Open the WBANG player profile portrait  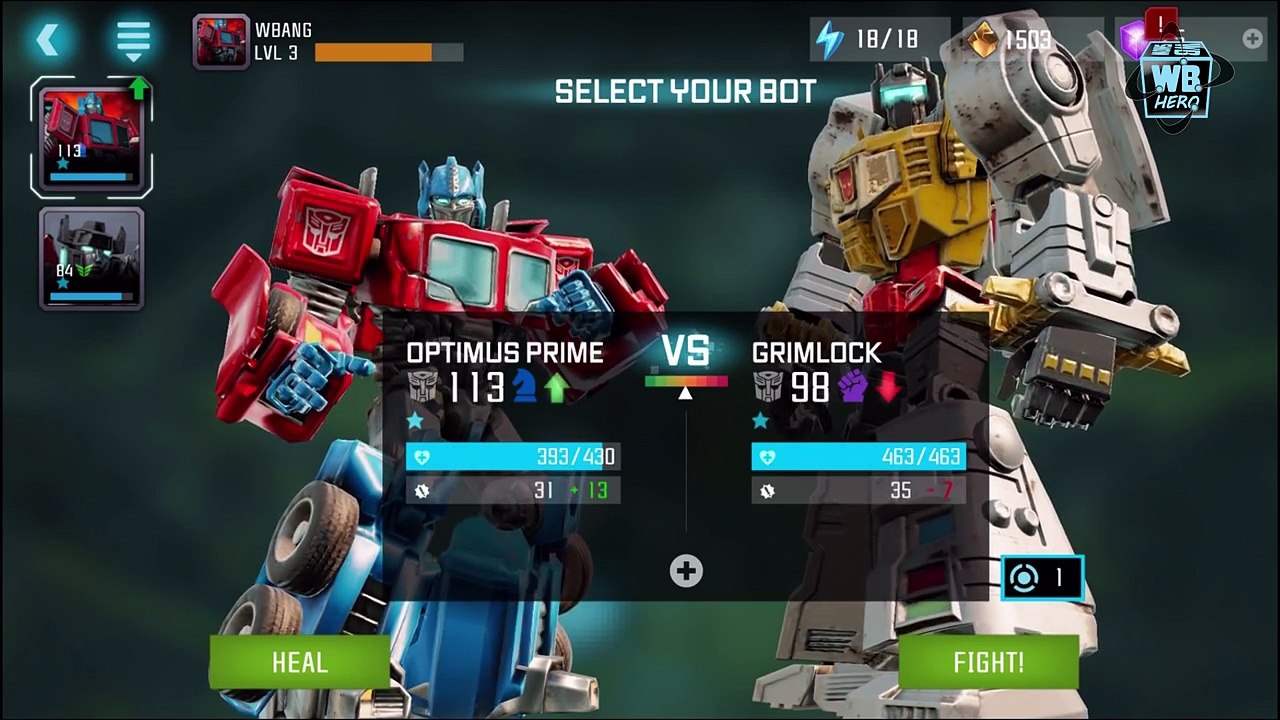point(220,41)
